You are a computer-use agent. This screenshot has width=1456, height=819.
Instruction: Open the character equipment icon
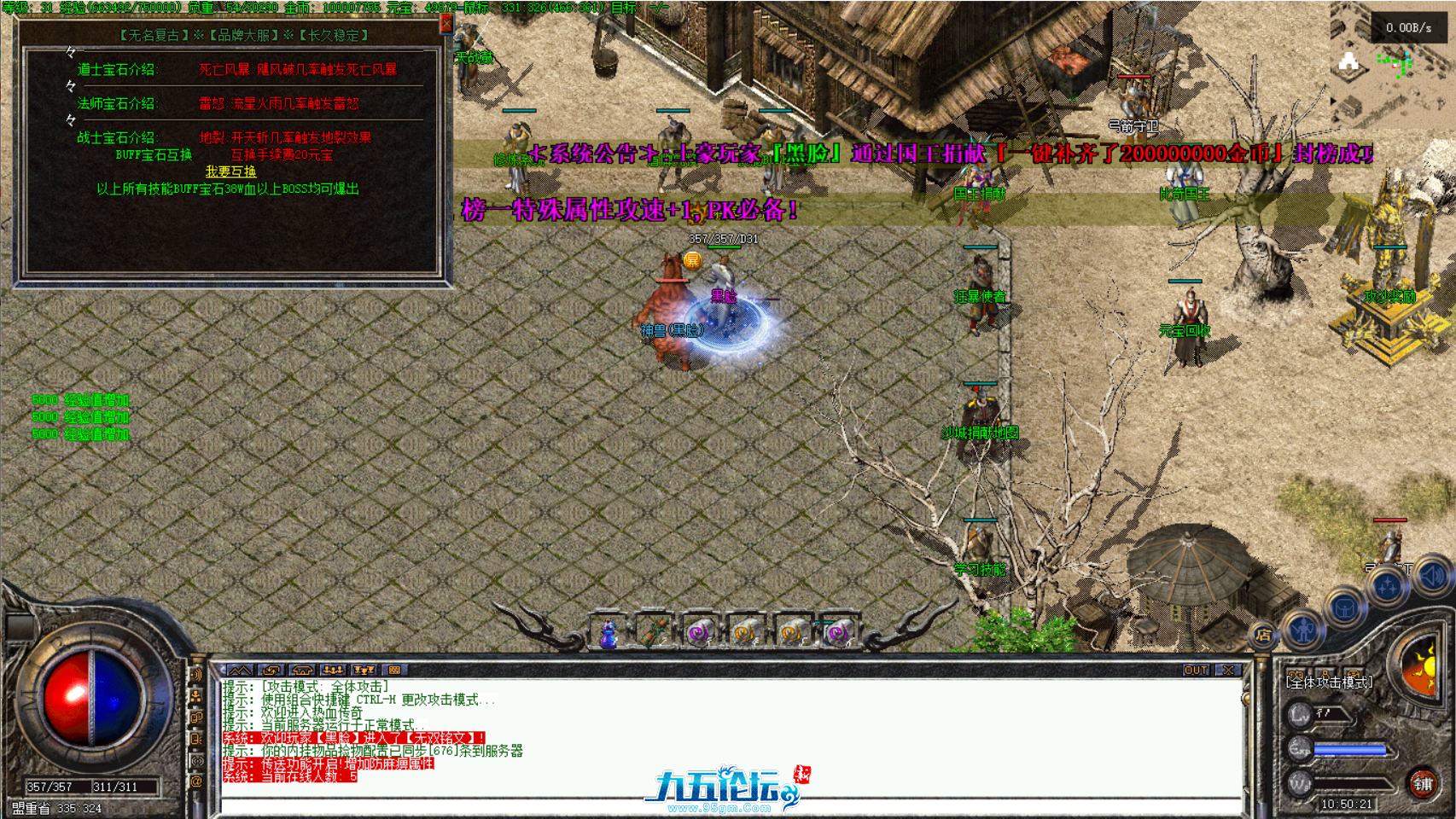pos(1303,629)
